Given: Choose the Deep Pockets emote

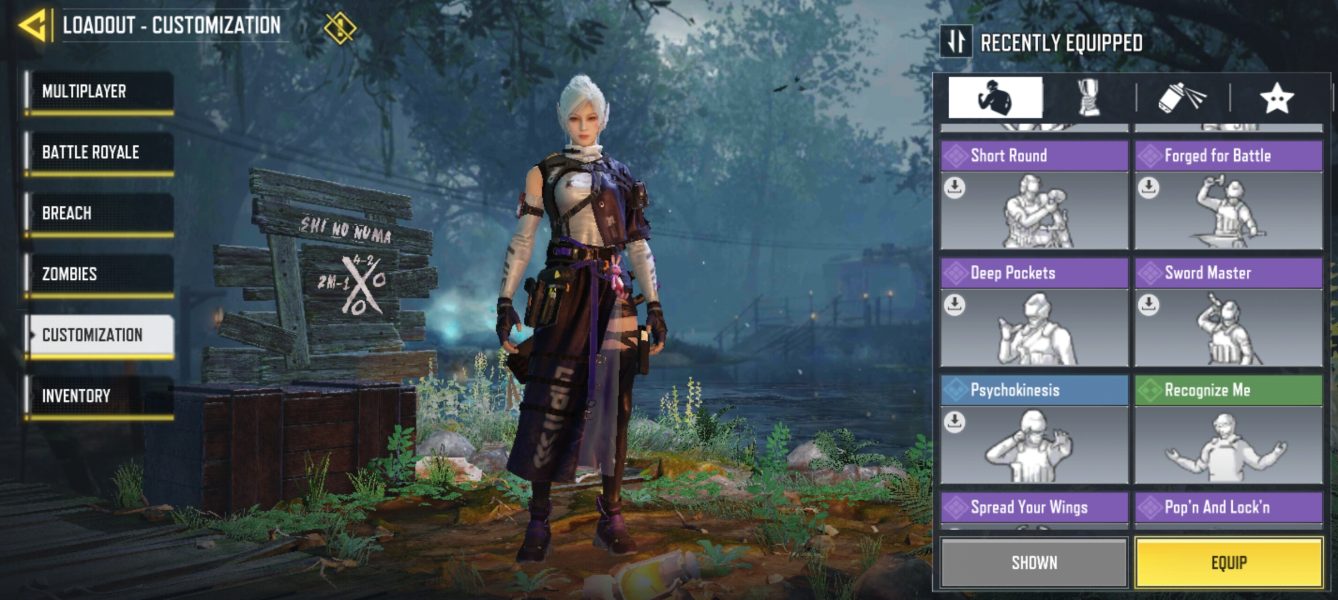Looking at the screenshot, I should [1034, 313].
